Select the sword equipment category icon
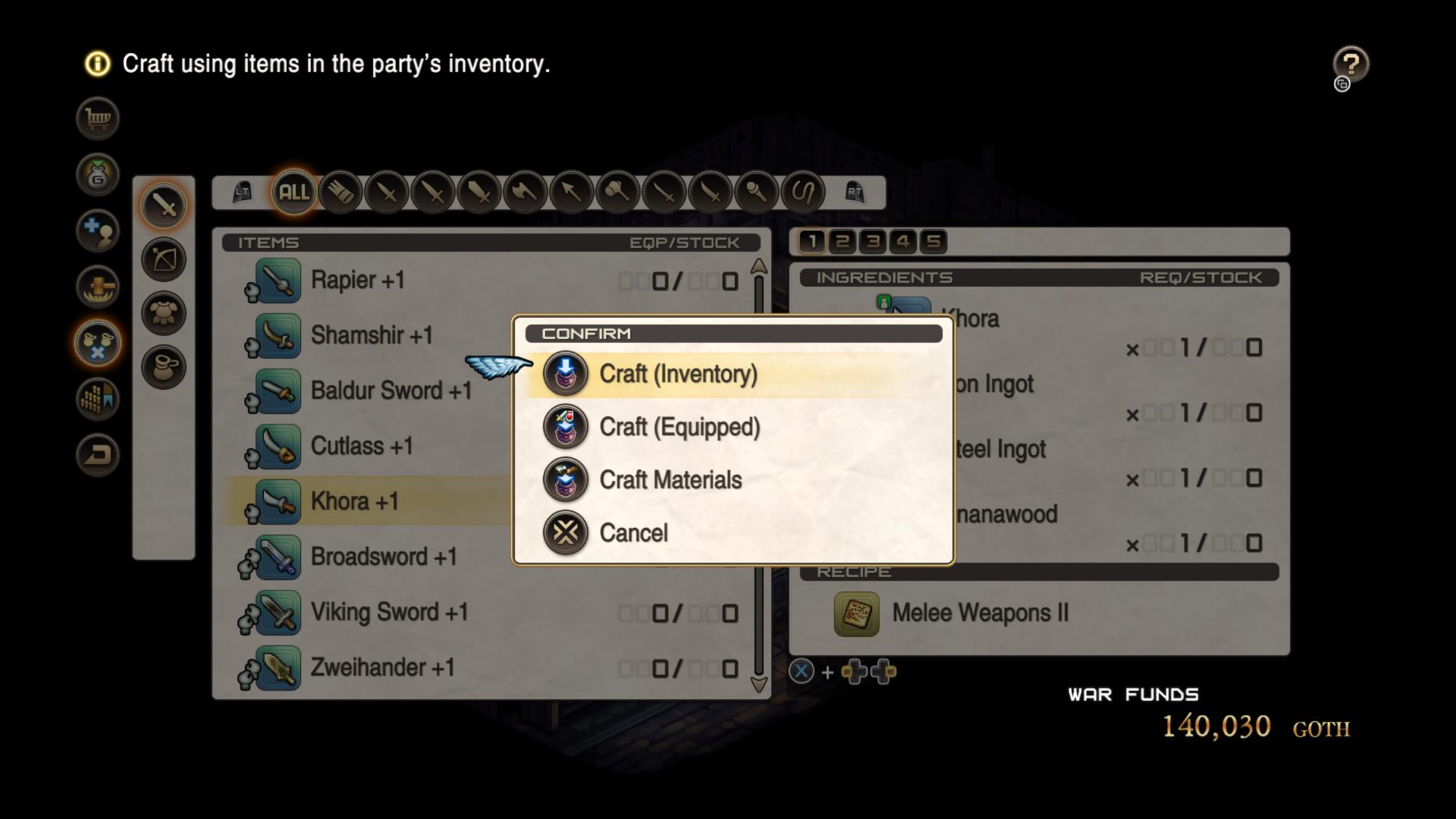 pyautogui.click(x=164, y=206)
